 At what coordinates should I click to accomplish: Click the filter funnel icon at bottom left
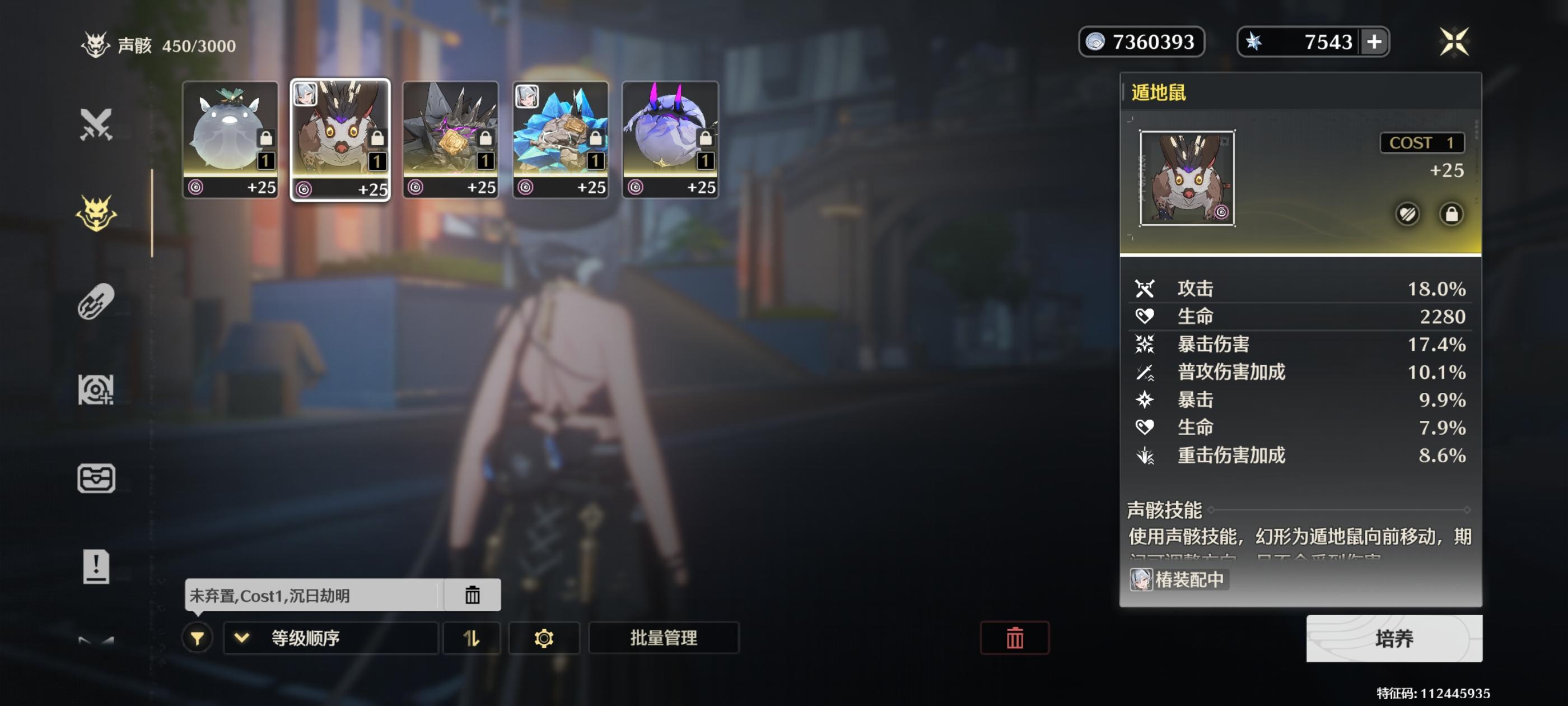point(196,638)
